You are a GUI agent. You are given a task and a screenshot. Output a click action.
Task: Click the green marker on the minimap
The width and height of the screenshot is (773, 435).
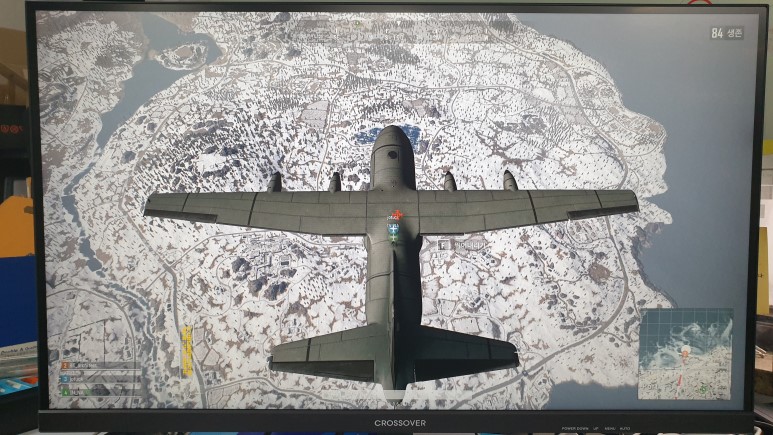pyautogui.click(x=704, y=387)
